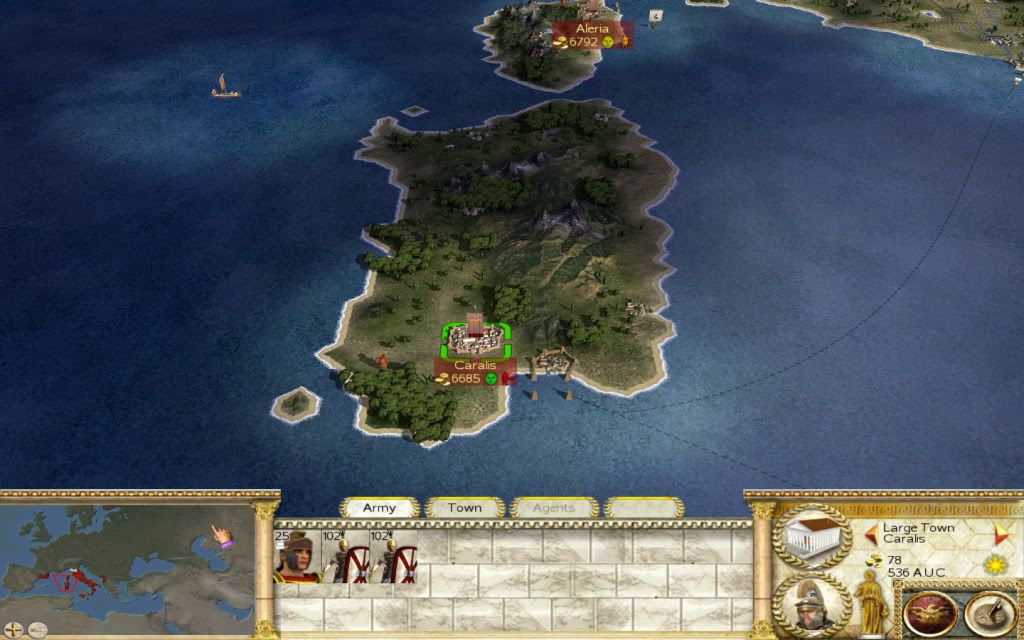Image resolution: width=1024 pixels, height=640 pixels.
Task: Go to next settlement with right arrow
Action: pos(1001,532)
